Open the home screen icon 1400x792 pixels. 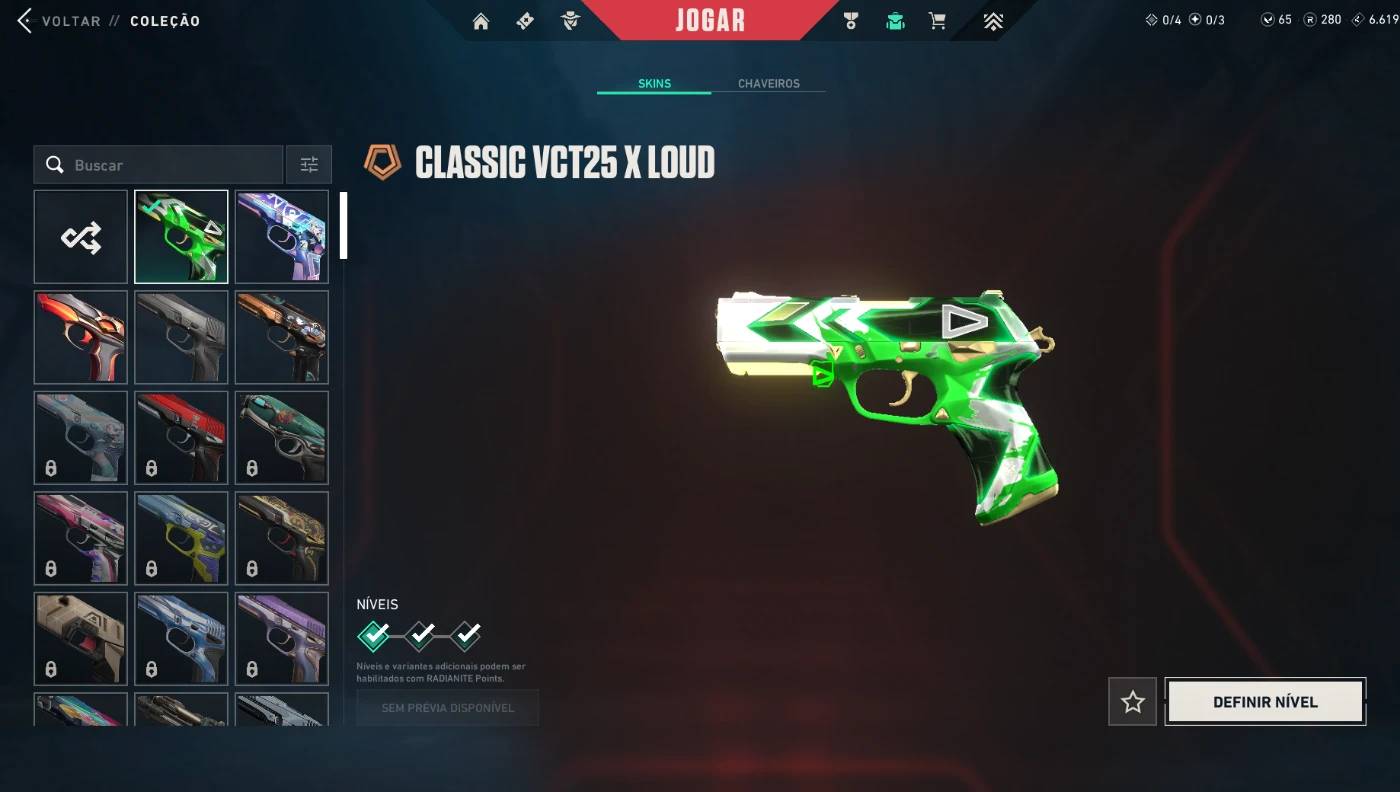pyautogui.click(x=481, y=21)
